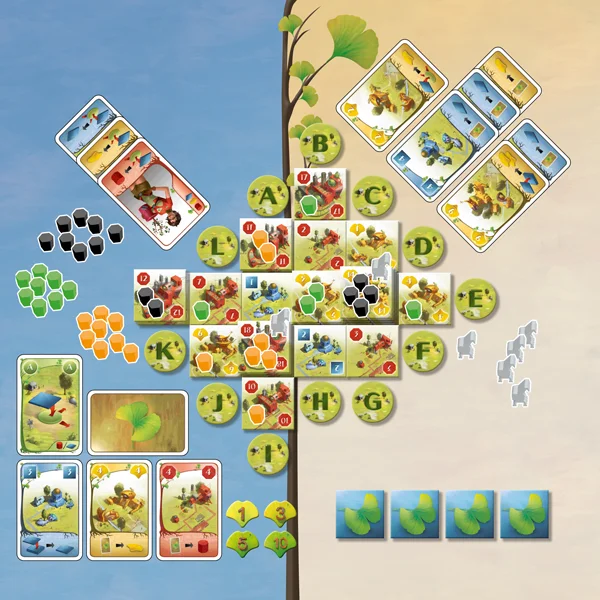This screenshot has height=600, width=600.
Task: Select the letter L token
Action: click(x=217, y=245)
